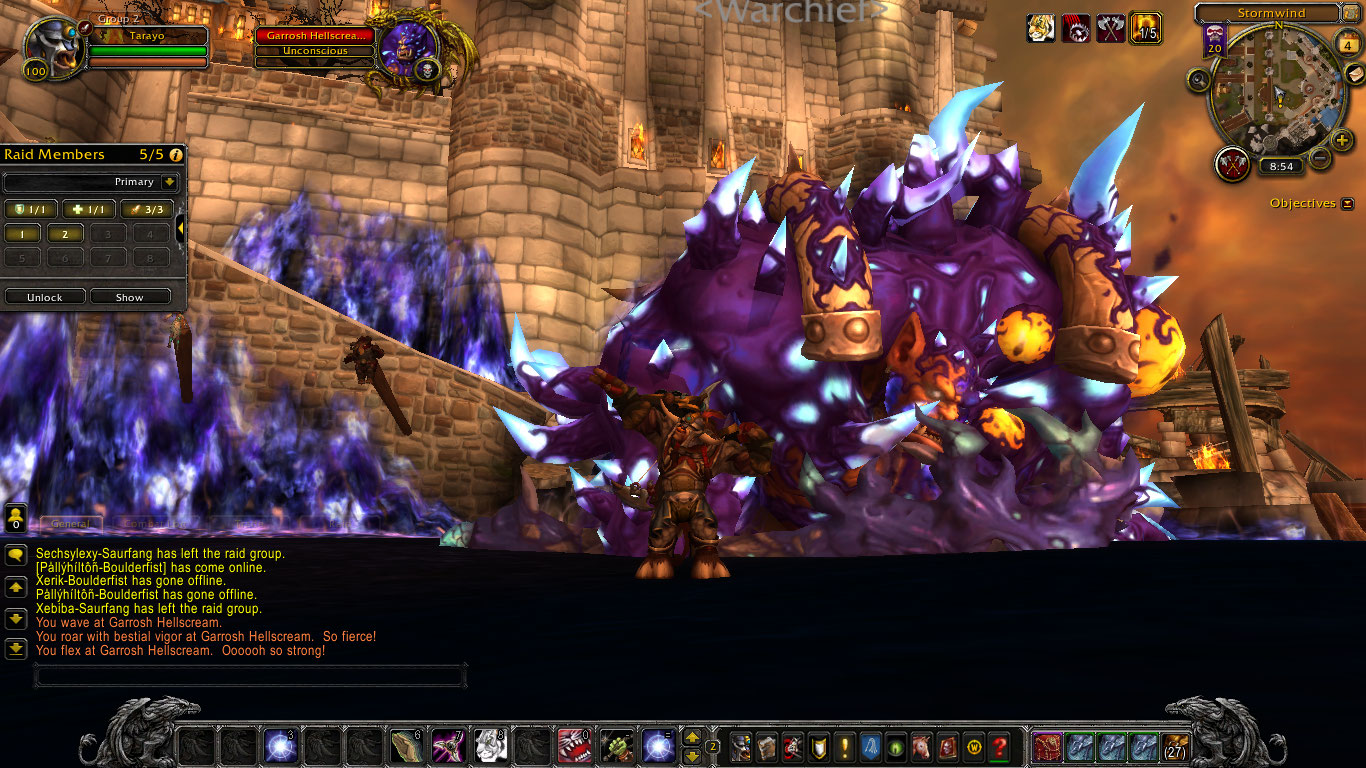This screenshot has height=768, width=1366.
Task: Click the Unlock button in Raid Members
Action: pos(45,297)
